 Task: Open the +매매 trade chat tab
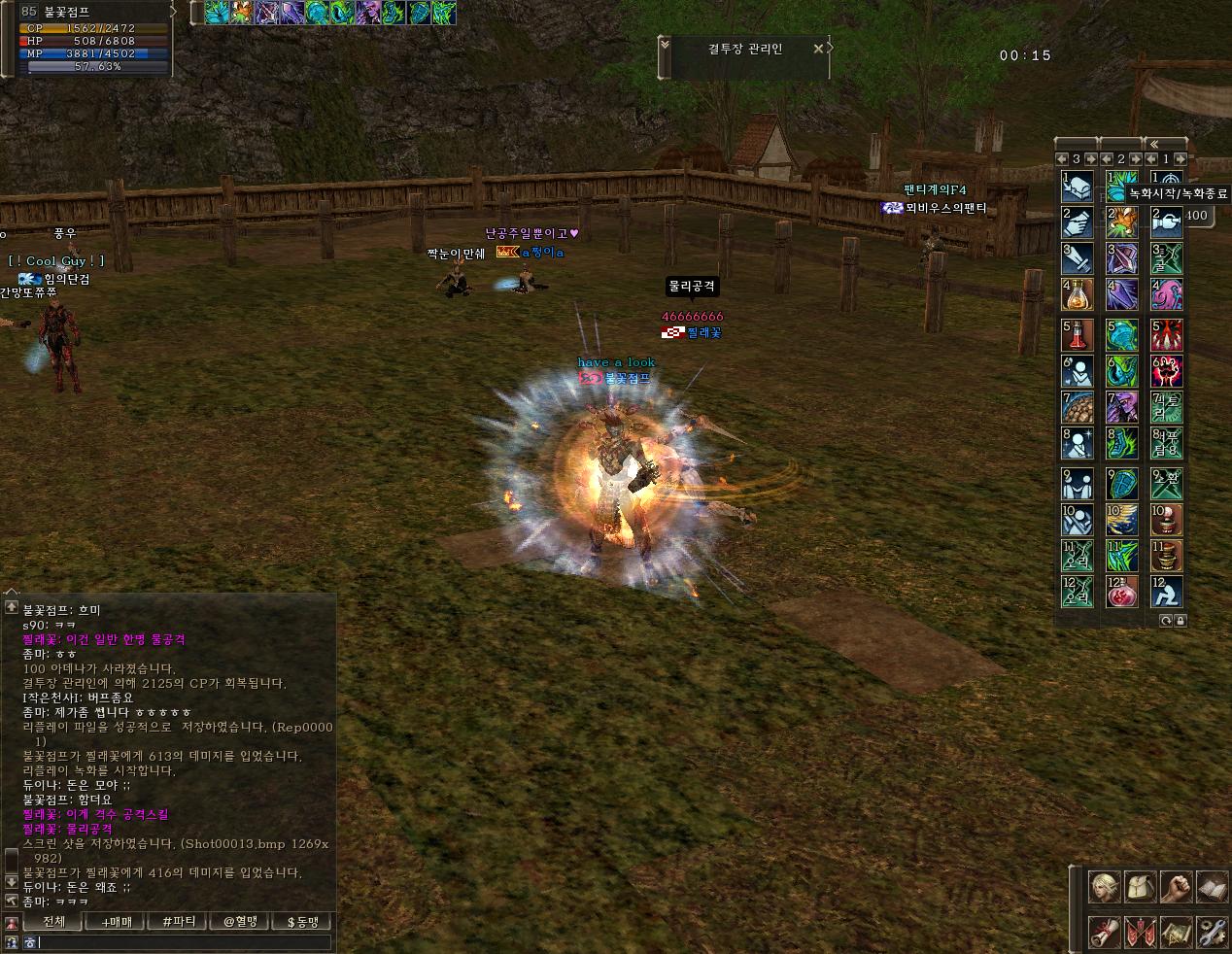pos(116,921)
